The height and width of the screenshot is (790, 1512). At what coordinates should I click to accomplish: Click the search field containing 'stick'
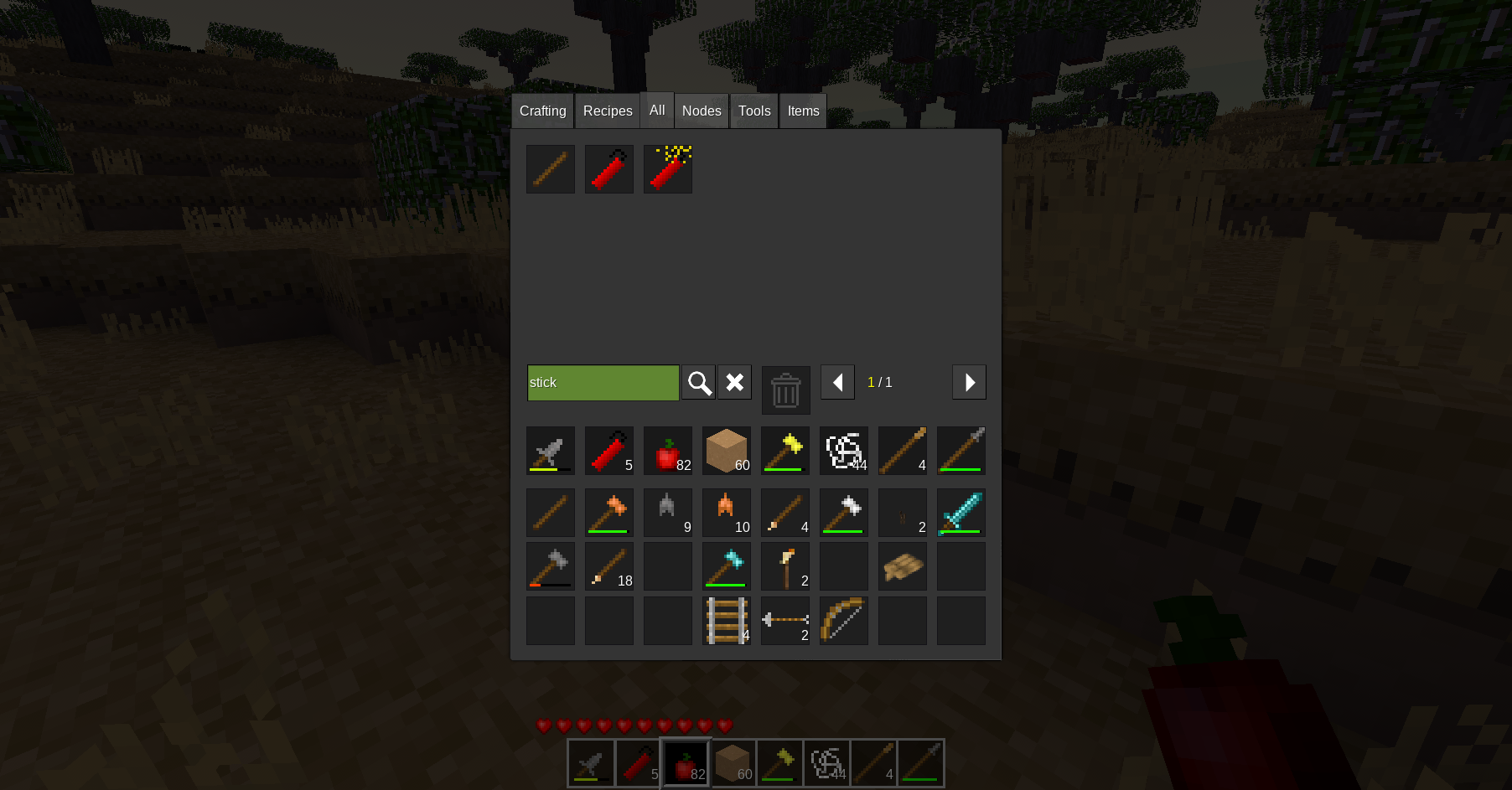pyautogui.click(x=603, y=383)
